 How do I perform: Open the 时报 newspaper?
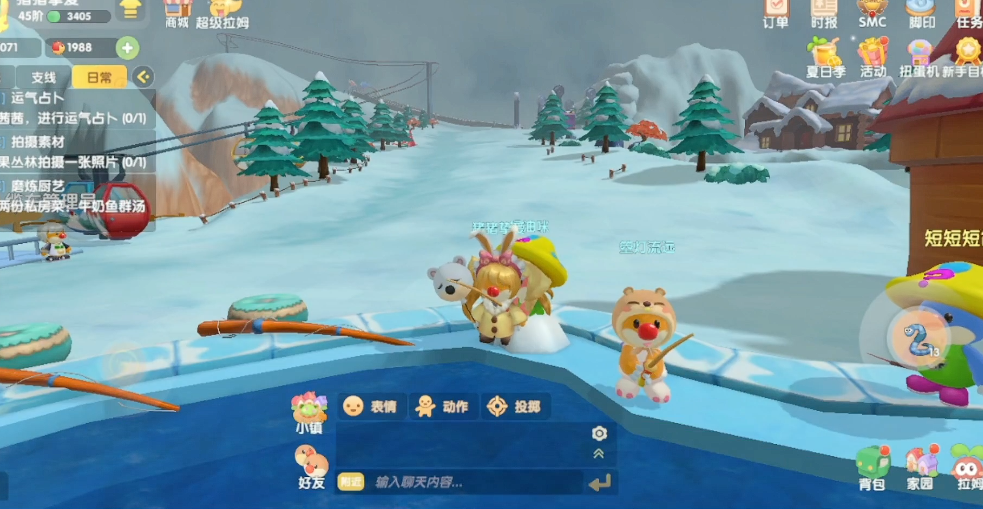pos(824,12)
